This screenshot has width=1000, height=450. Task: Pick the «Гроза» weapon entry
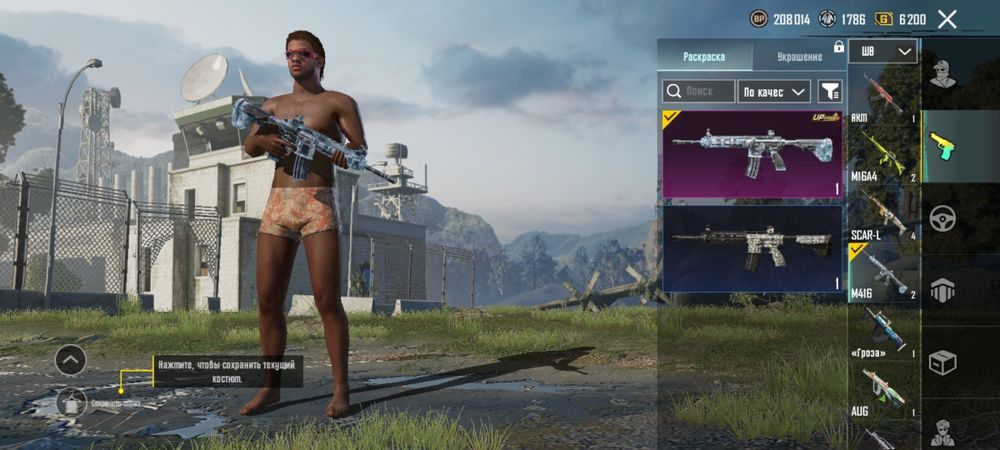[882, 331]
